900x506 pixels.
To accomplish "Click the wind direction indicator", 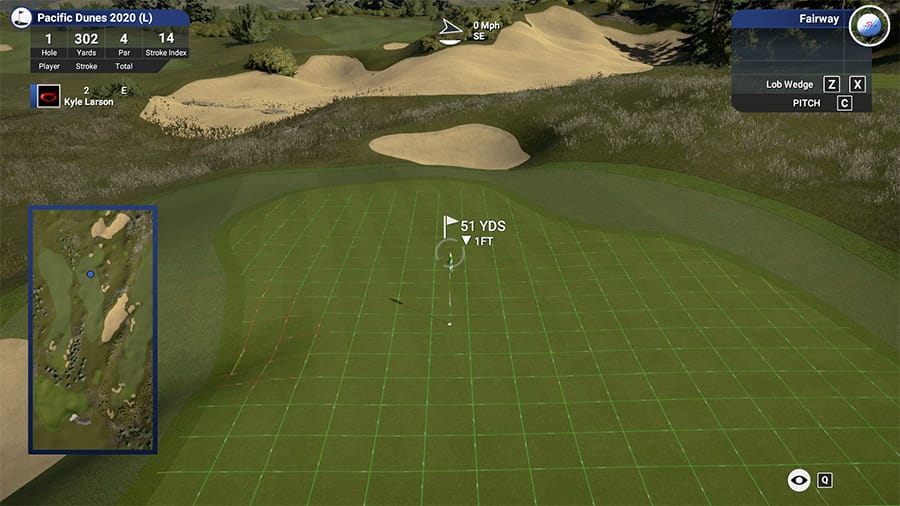I will 452,33.
